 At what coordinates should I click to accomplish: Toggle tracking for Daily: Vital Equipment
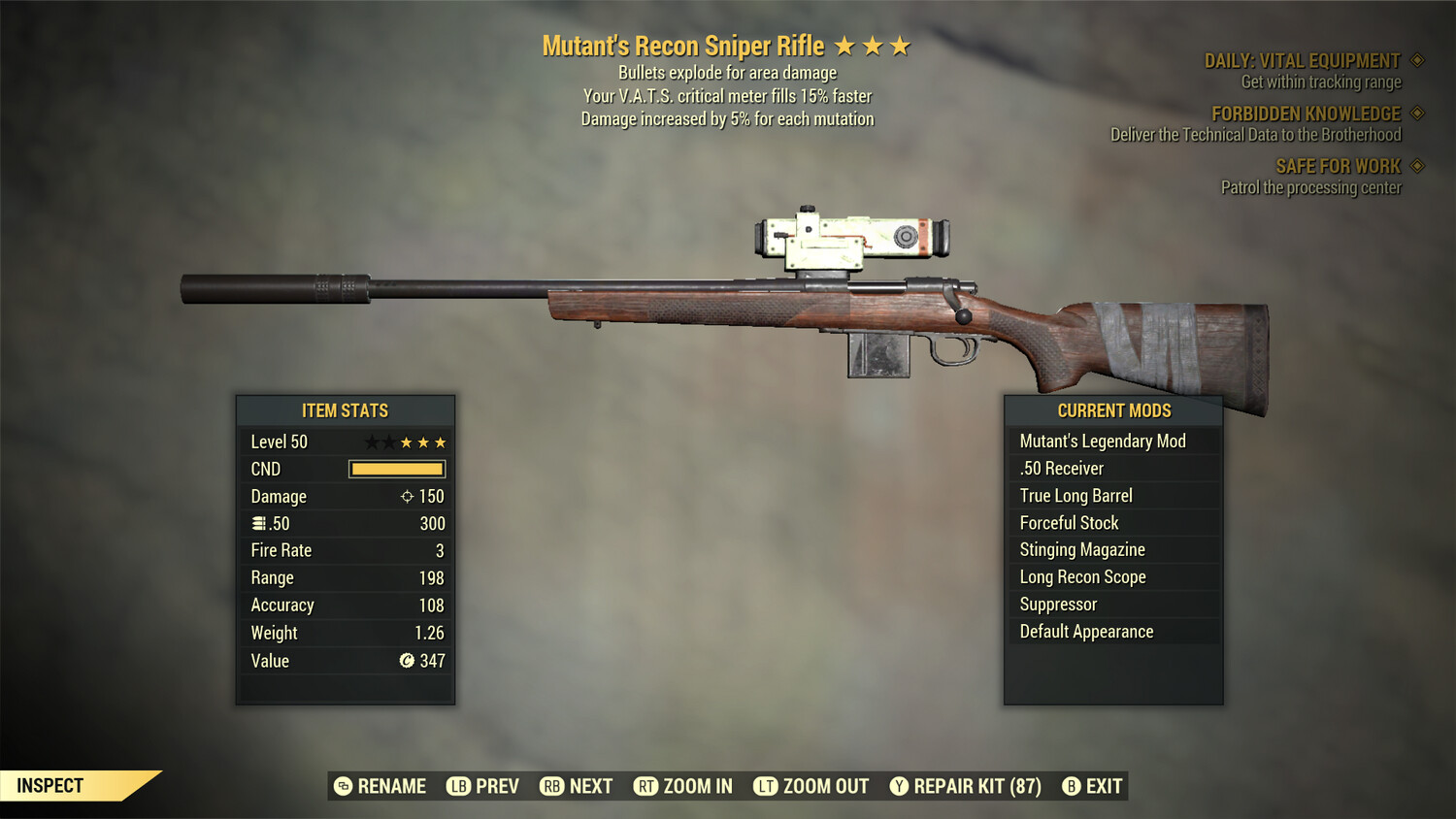click(x=1417, y=59)
